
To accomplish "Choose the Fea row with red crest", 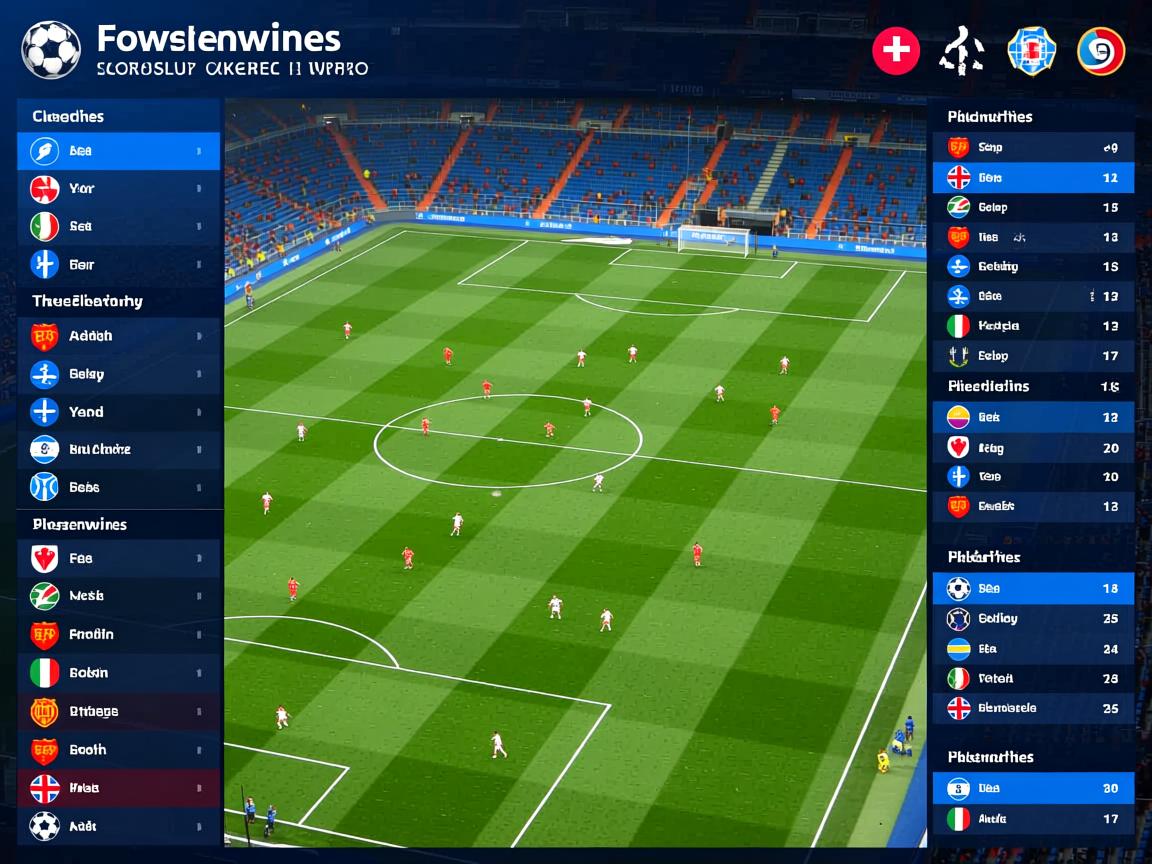I will tap(118, 559).
